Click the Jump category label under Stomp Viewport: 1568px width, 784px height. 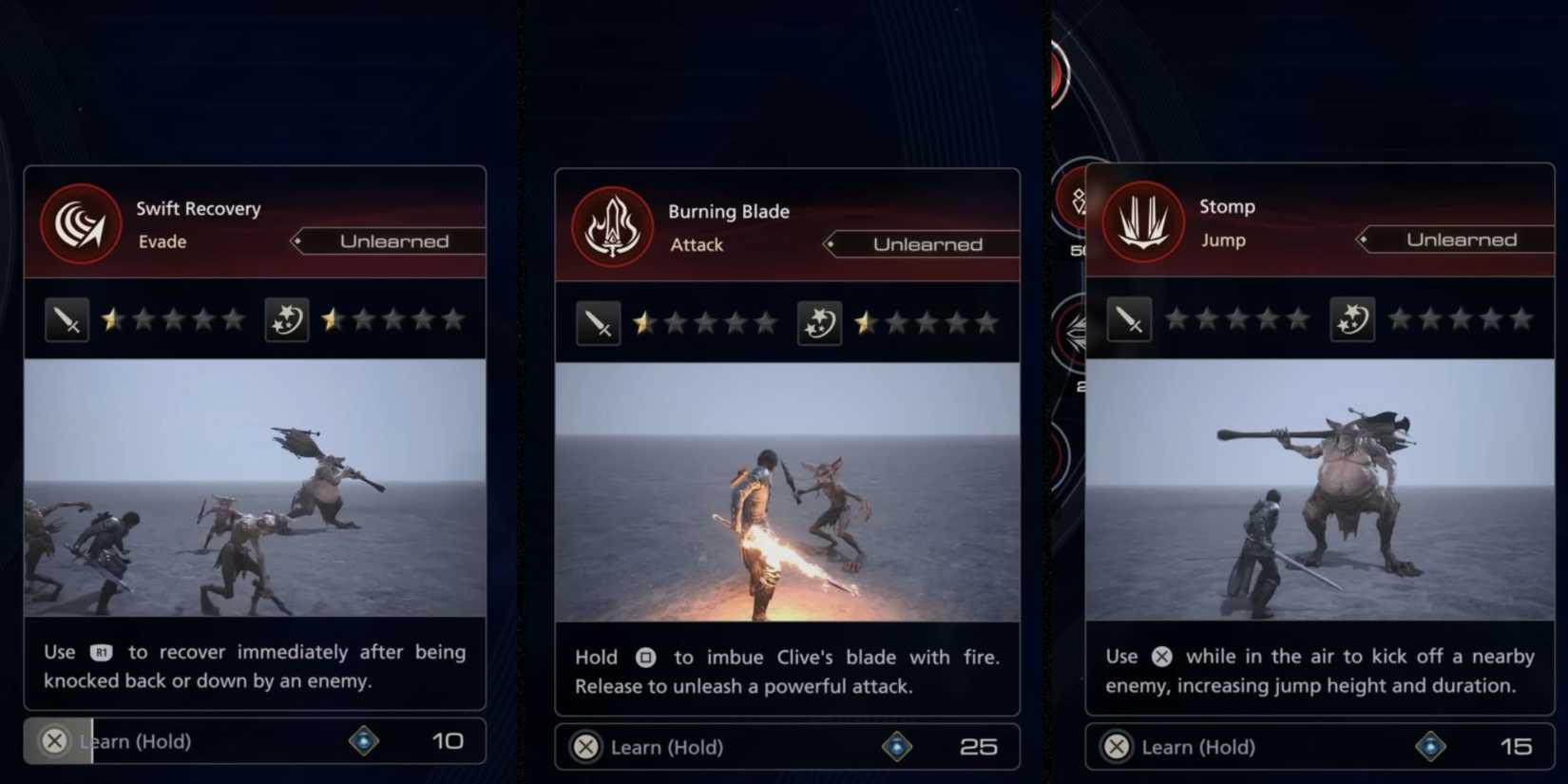point(1224,239)
